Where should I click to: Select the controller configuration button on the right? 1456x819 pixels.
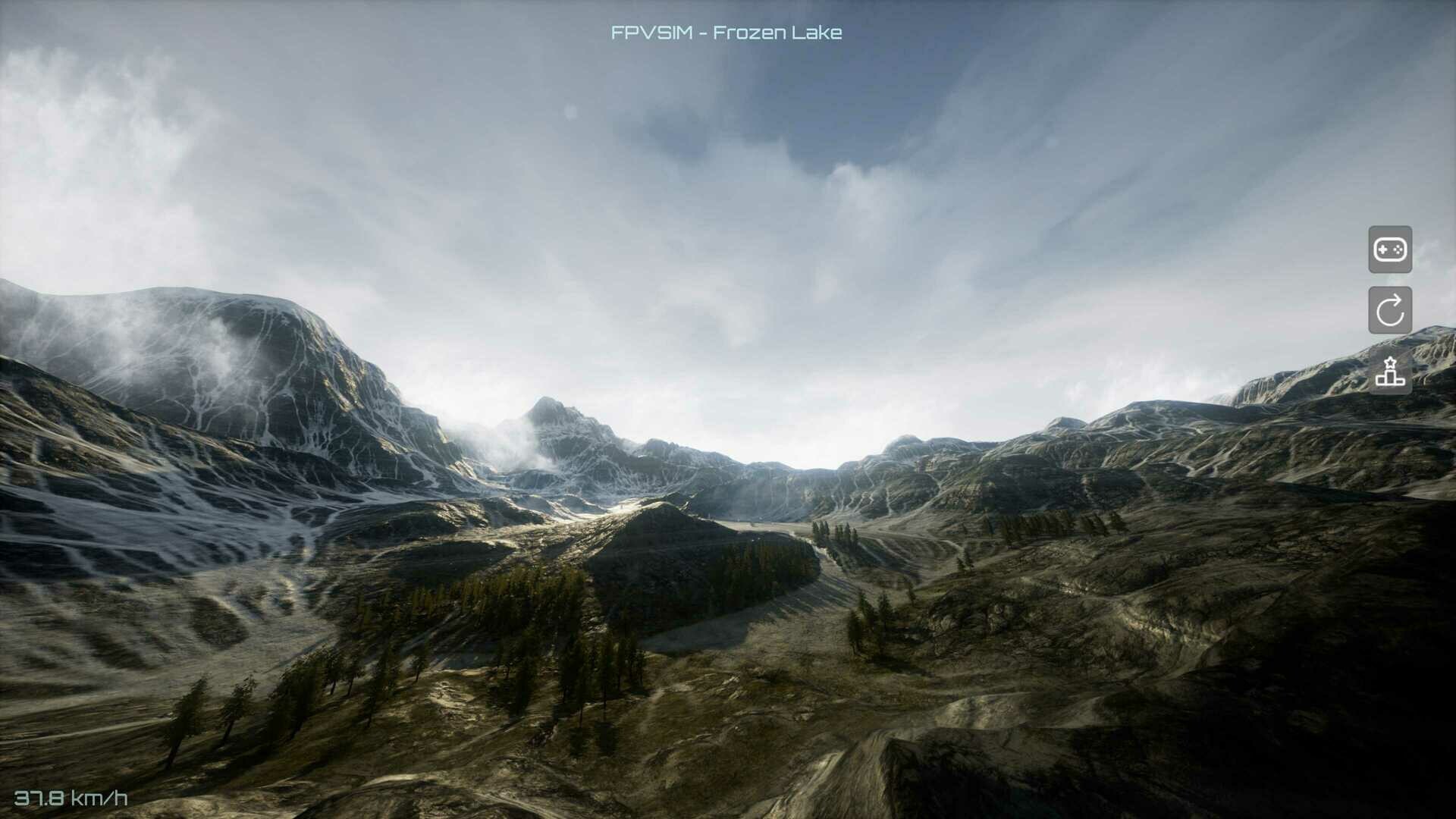tap(1391, 250)
